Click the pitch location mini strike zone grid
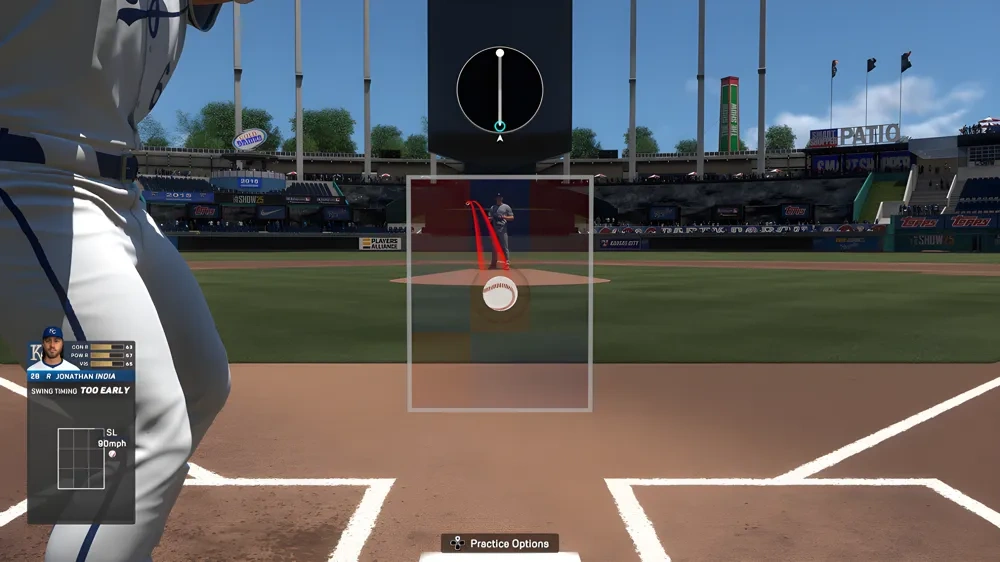Screen dimensions: 1000x562 click(x=81, y=458)
